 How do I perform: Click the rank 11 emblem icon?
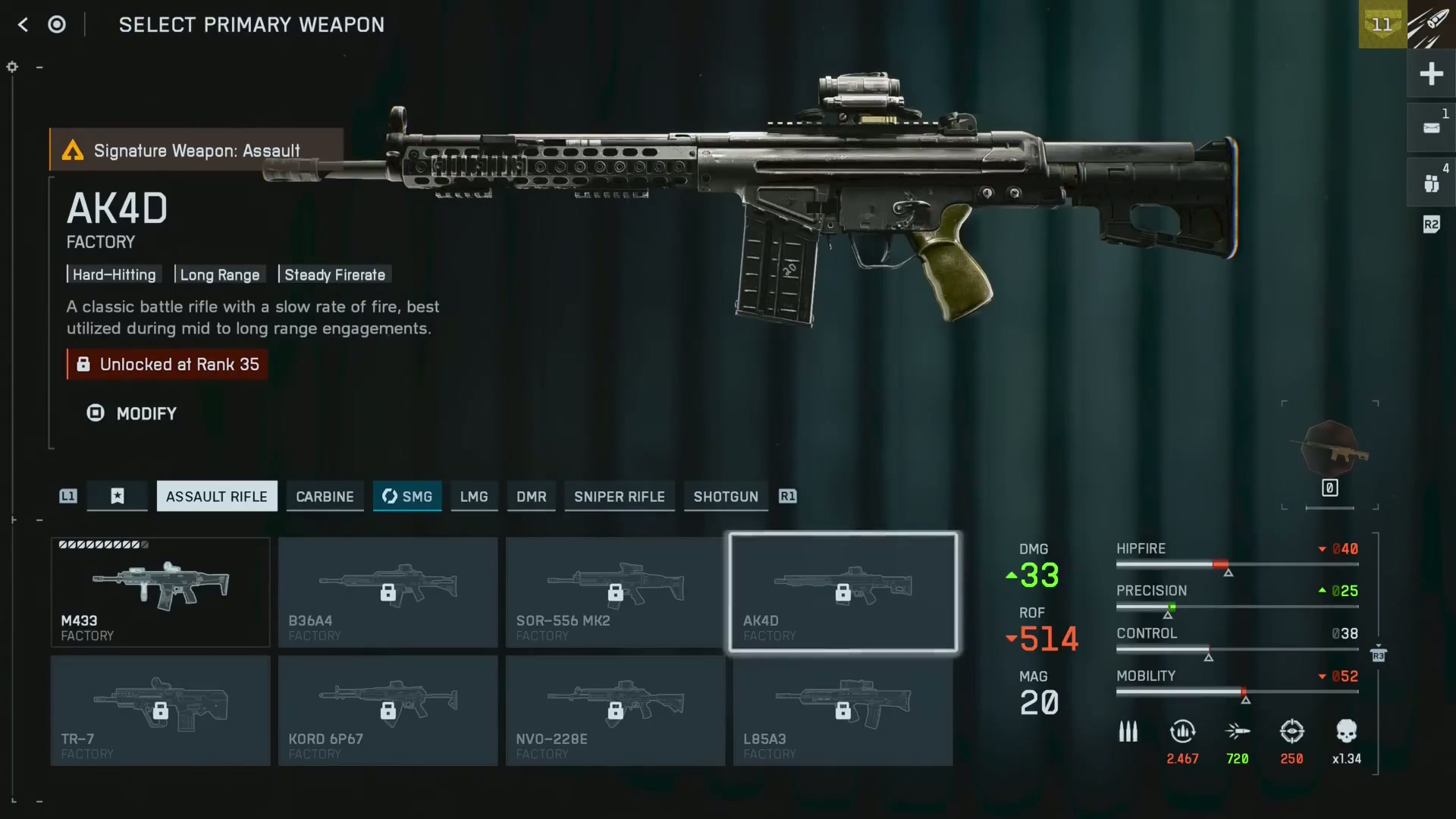coord(1382,25)
